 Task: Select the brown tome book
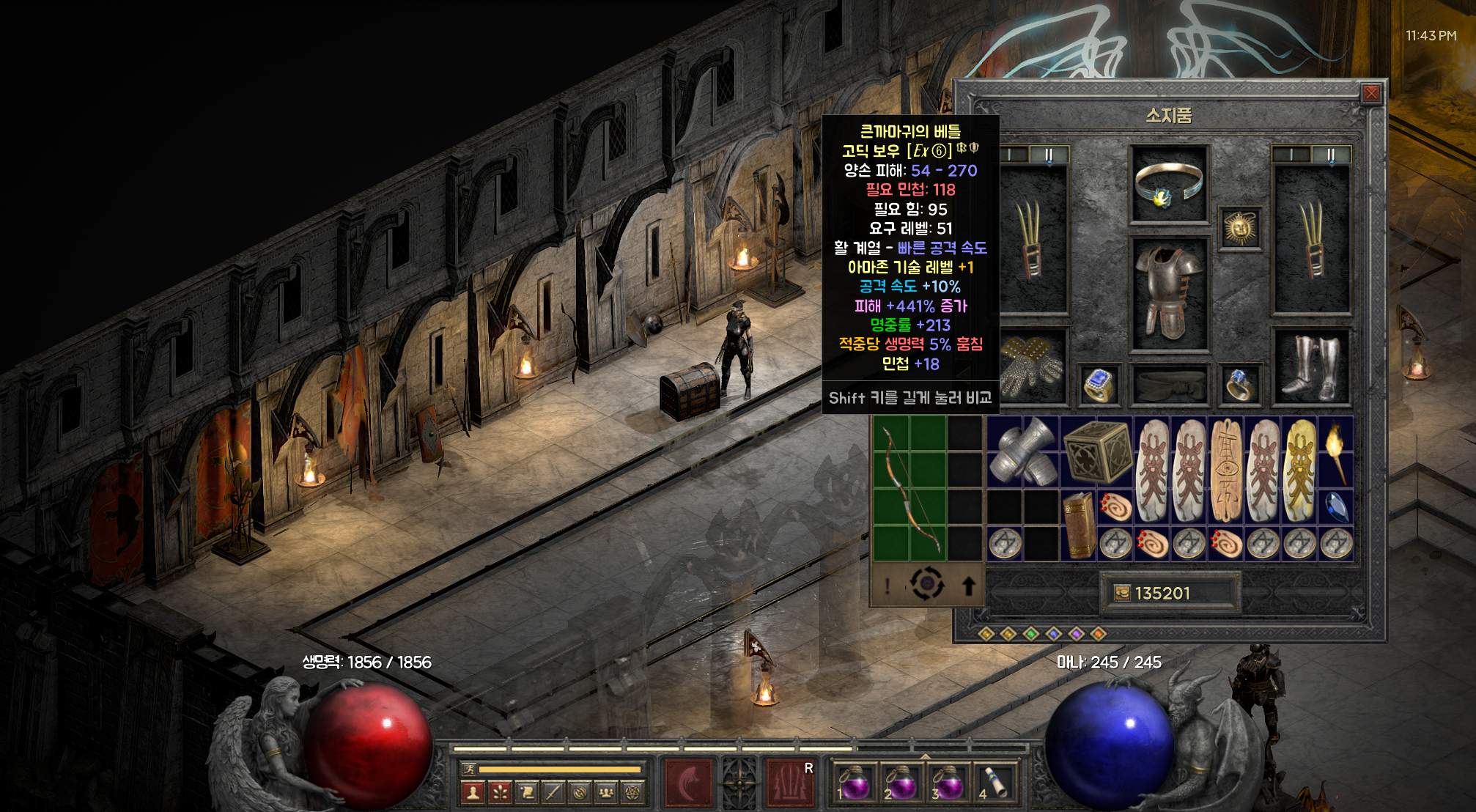(x=1079, y=525)
